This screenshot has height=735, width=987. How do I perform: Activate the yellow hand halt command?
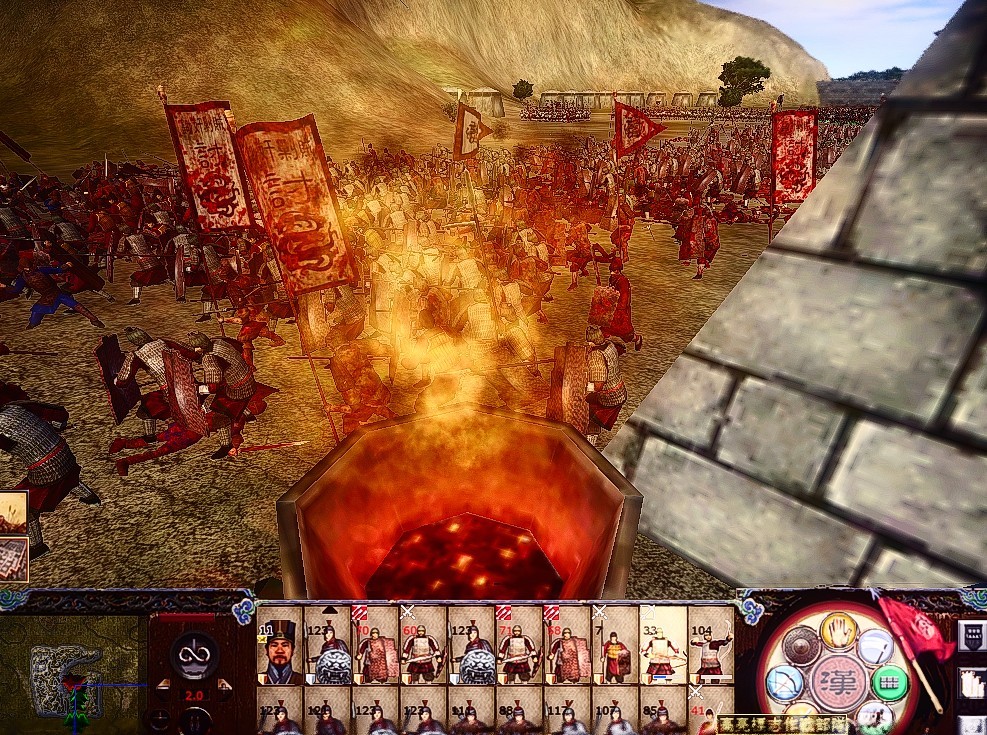[x=838, y=629]
